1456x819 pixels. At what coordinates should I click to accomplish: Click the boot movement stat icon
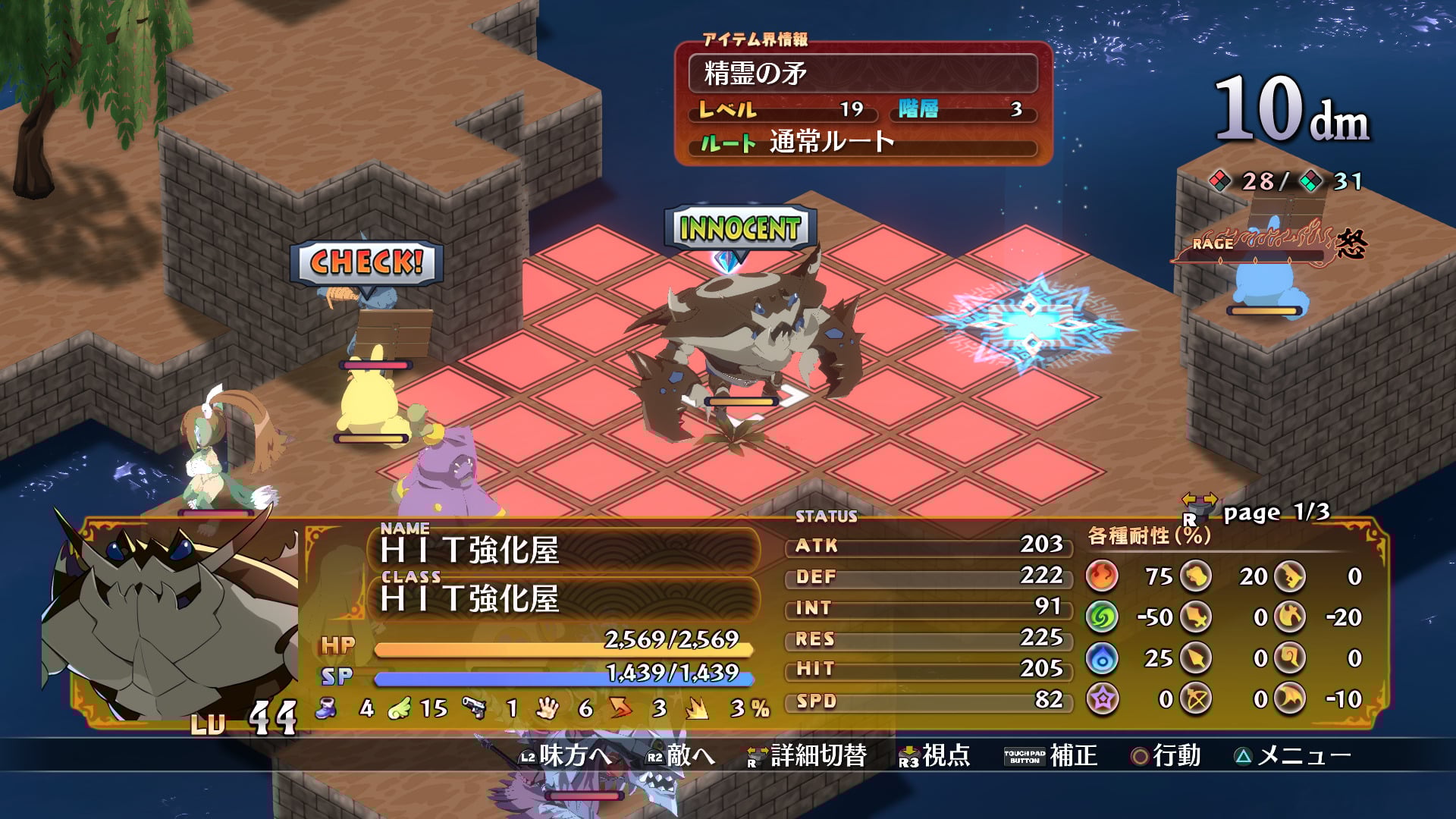pos(327,708)
